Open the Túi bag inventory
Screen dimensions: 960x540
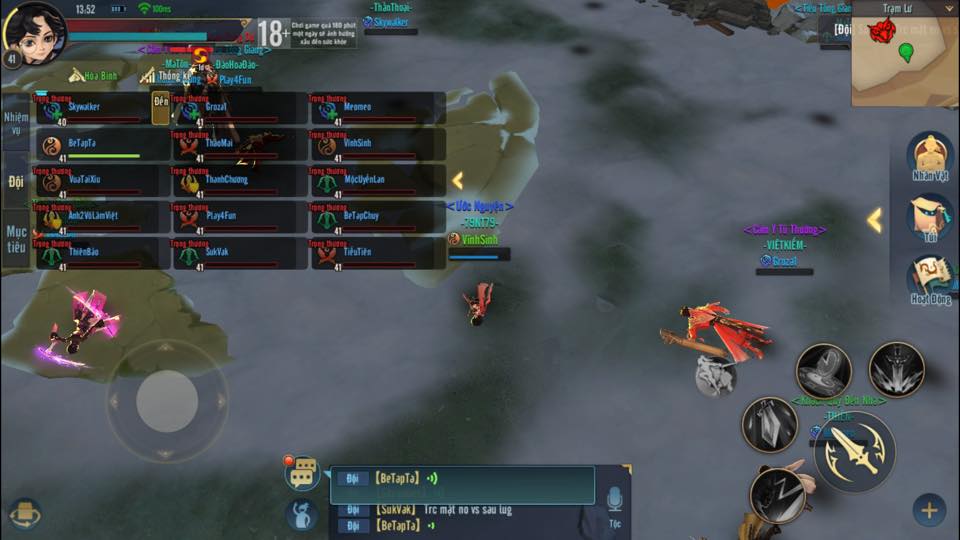coord(930,218)
